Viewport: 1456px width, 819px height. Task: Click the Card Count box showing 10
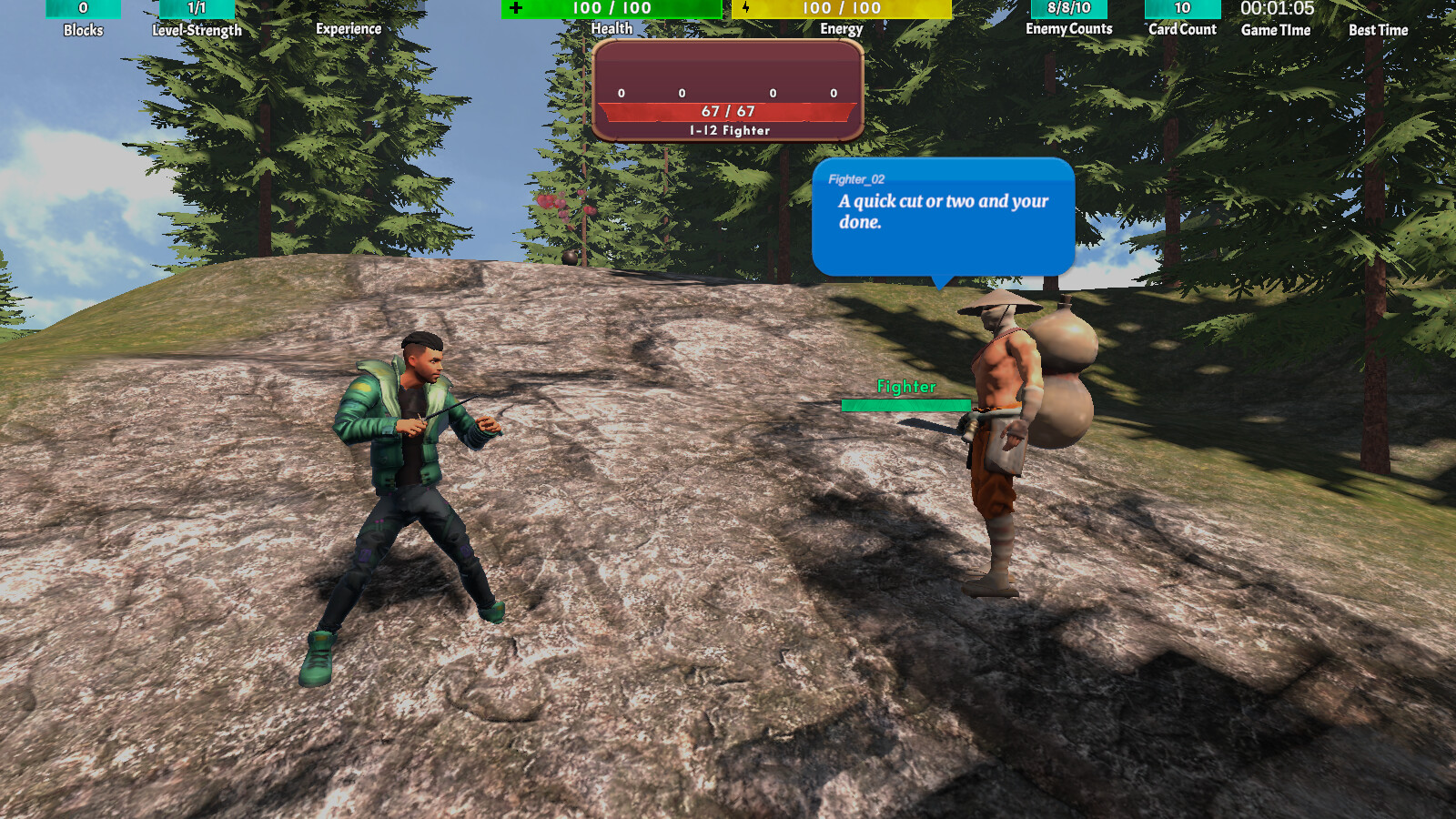pos(1181,9)
